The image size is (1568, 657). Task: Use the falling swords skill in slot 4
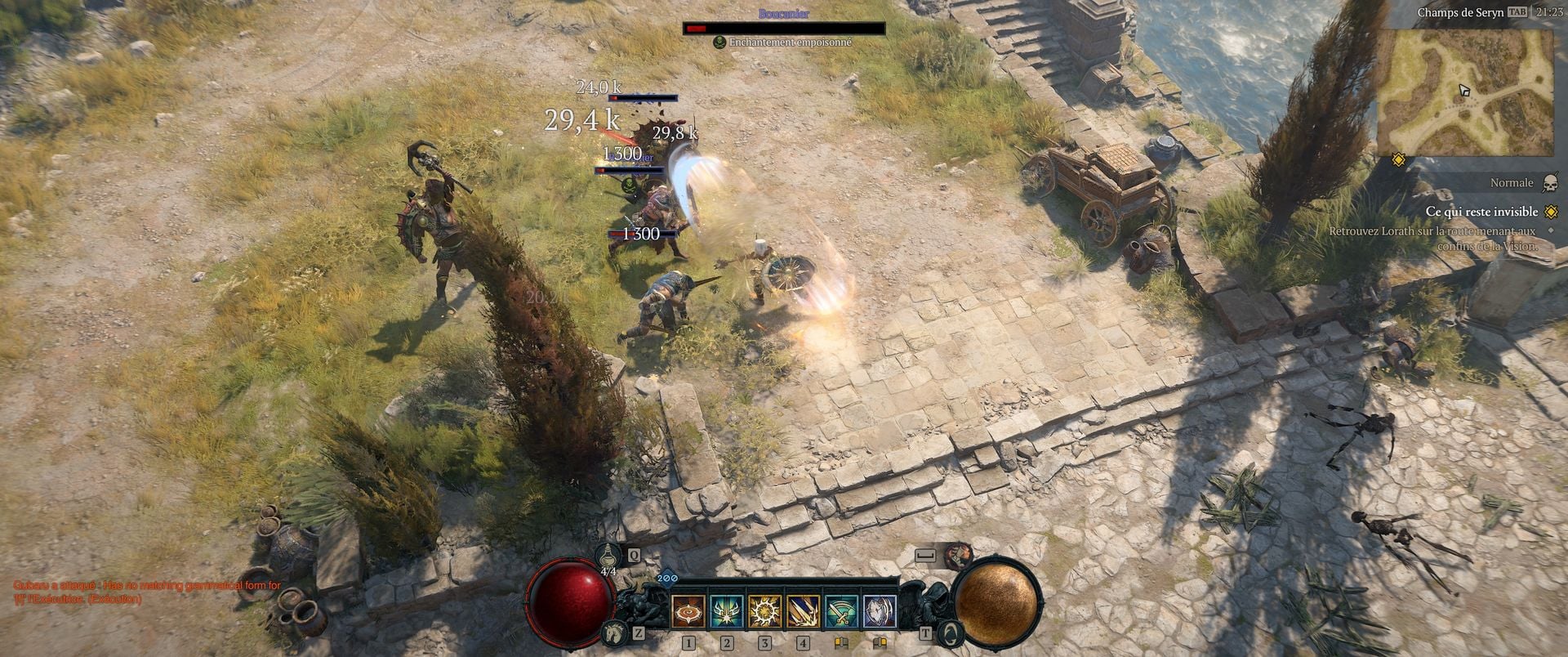click(x=804, y=611)
